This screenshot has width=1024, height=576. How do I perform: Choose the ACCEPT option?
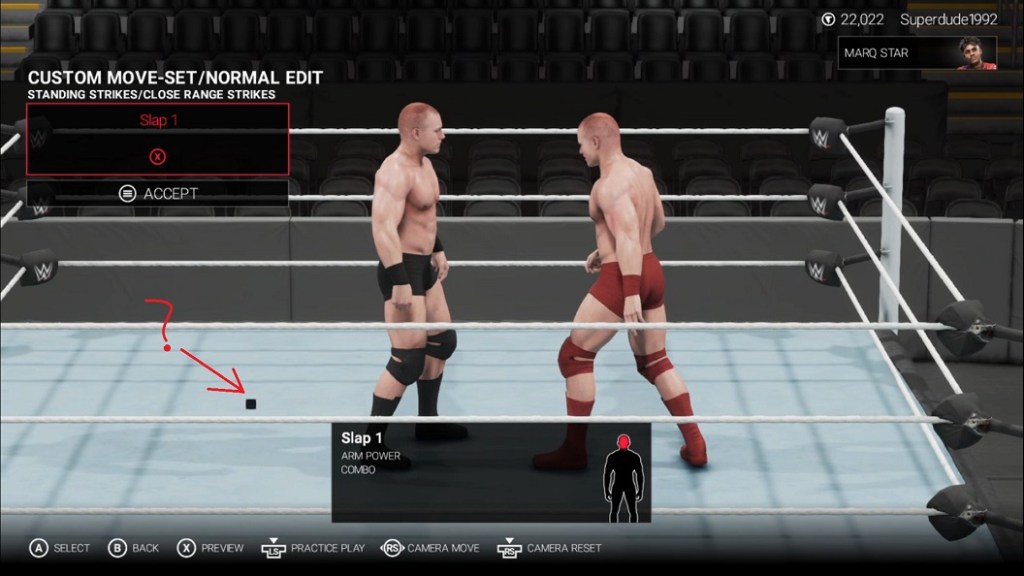pyautogui.click(x=158, y=194)
